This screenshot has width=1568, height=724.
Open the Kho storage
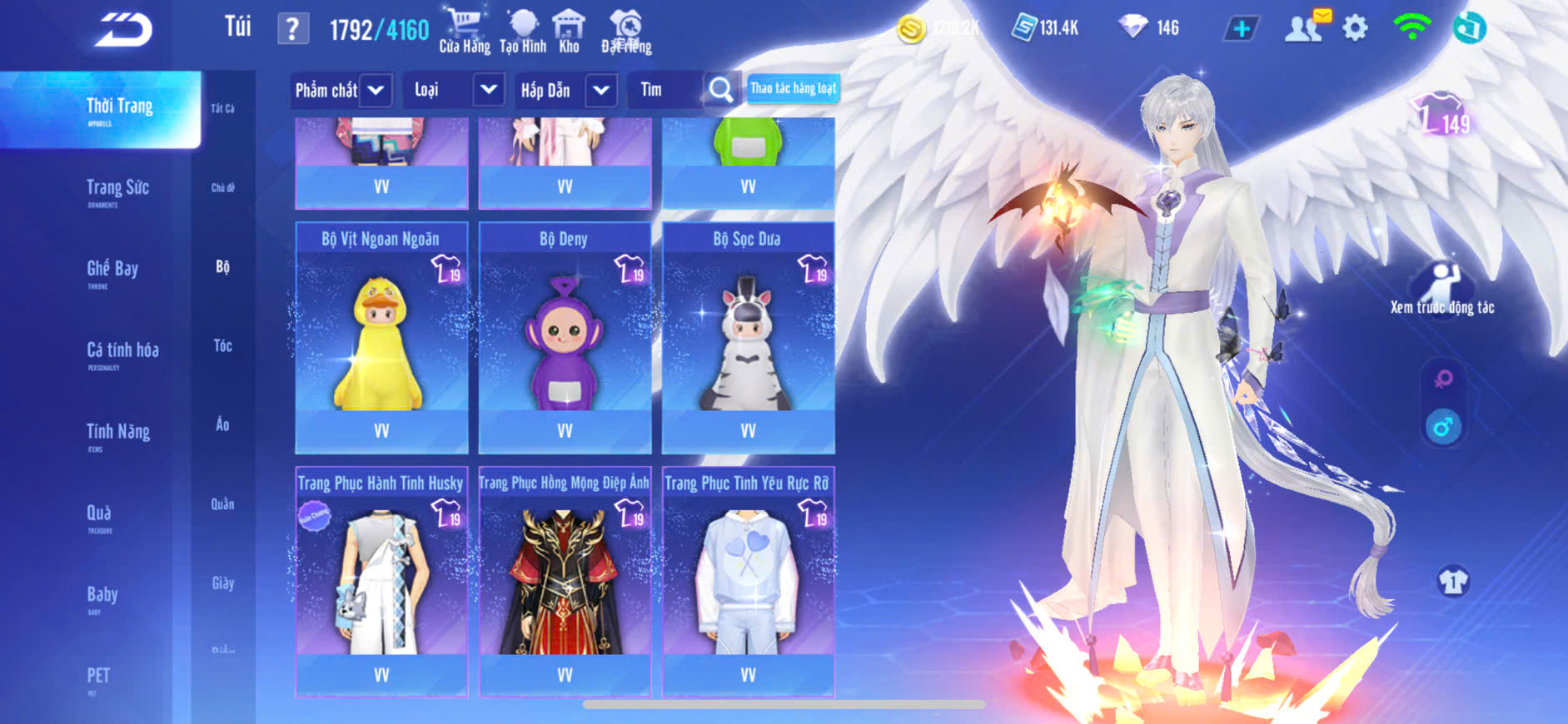tap(569, 32)
